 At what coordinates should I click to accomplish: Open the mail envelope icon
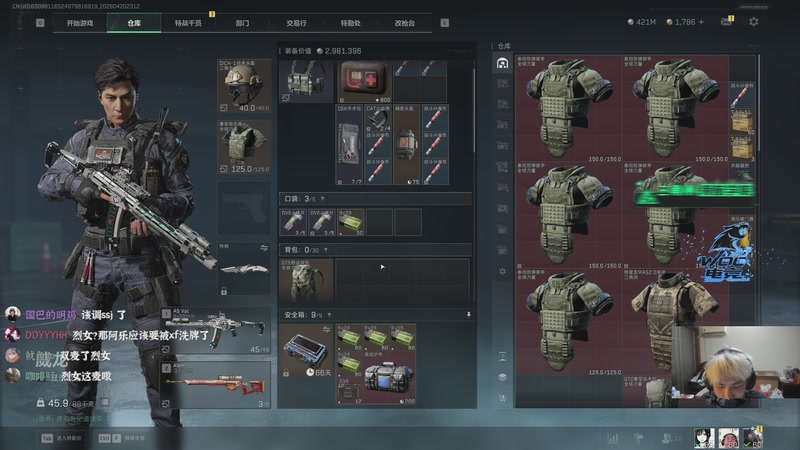tap(726, 22)
